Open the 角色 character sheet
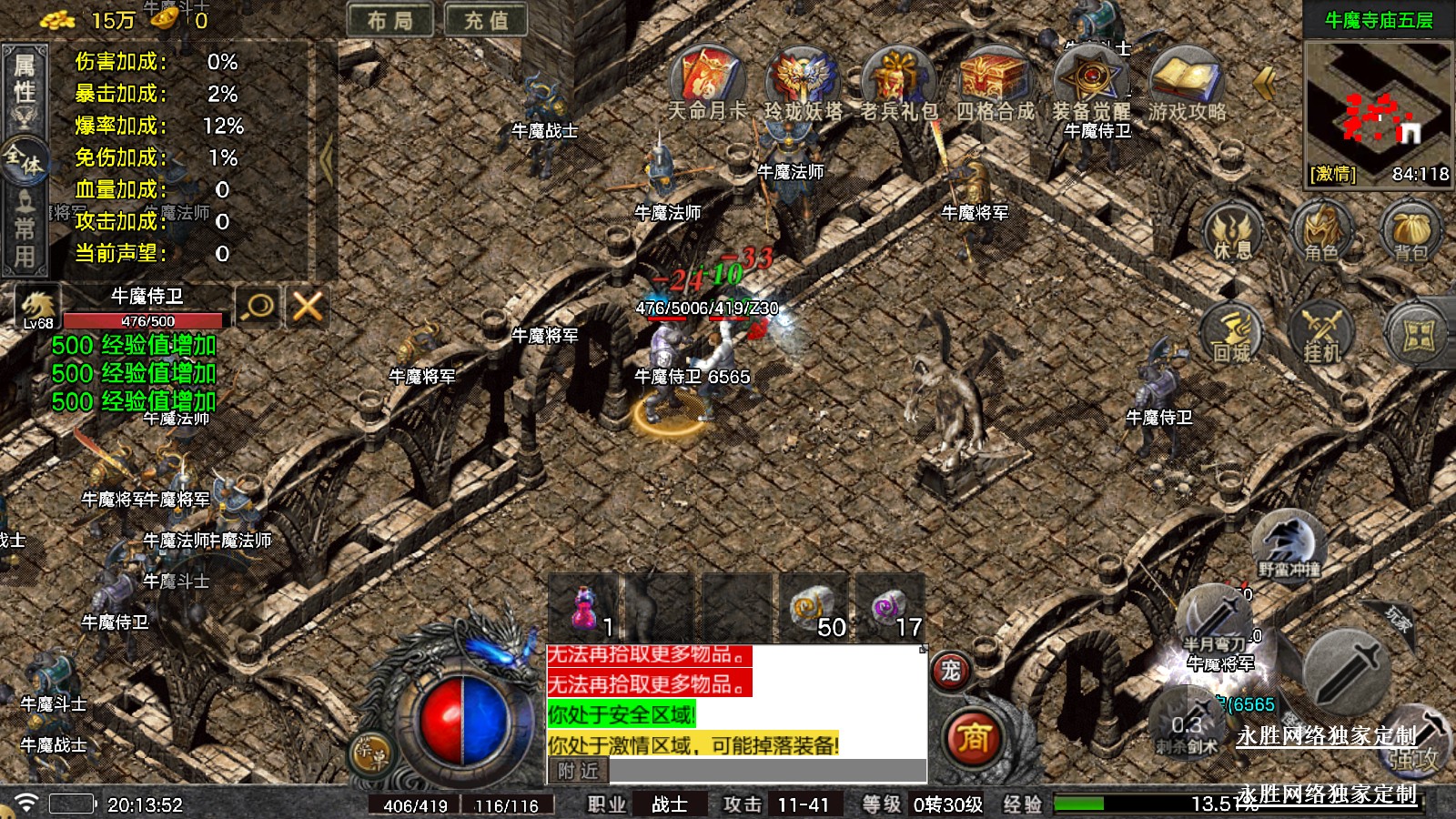 click(x=1321, y=232)
